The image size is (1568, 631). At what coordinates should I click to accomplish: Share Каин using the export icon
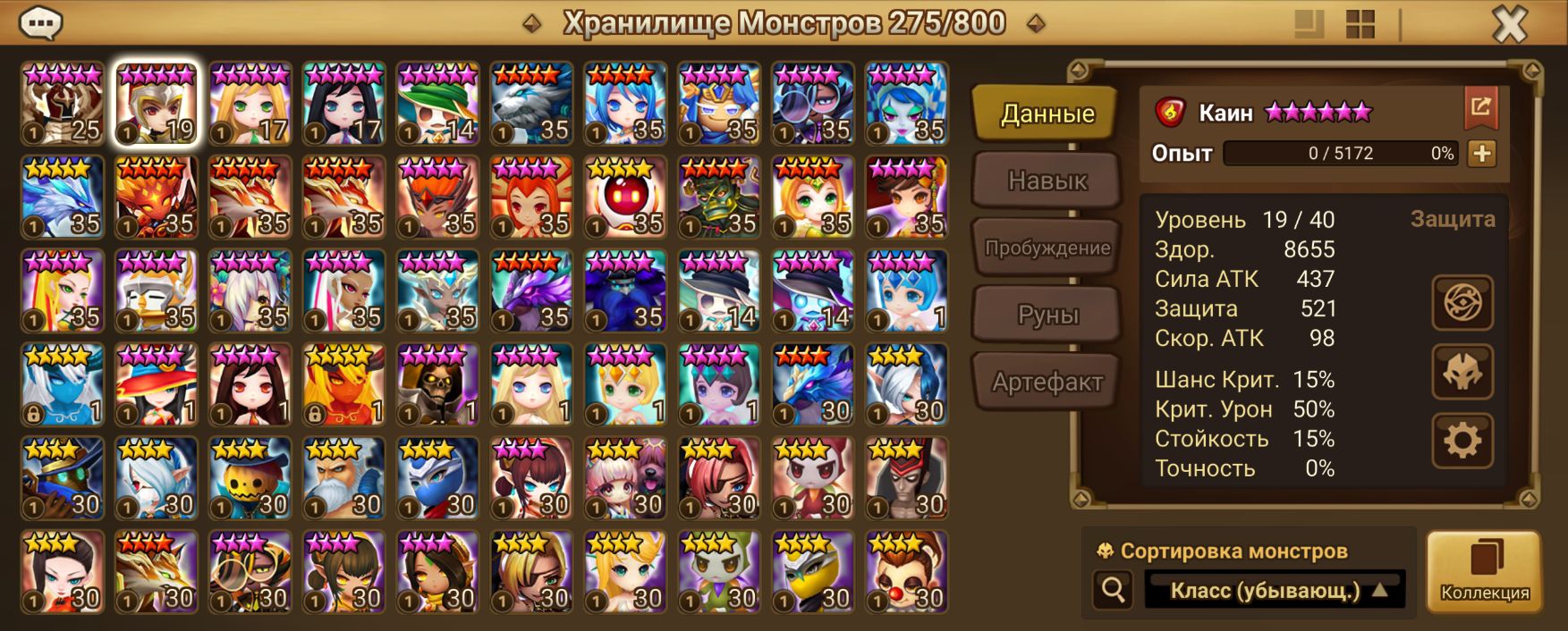click(x=1480, y=109)
